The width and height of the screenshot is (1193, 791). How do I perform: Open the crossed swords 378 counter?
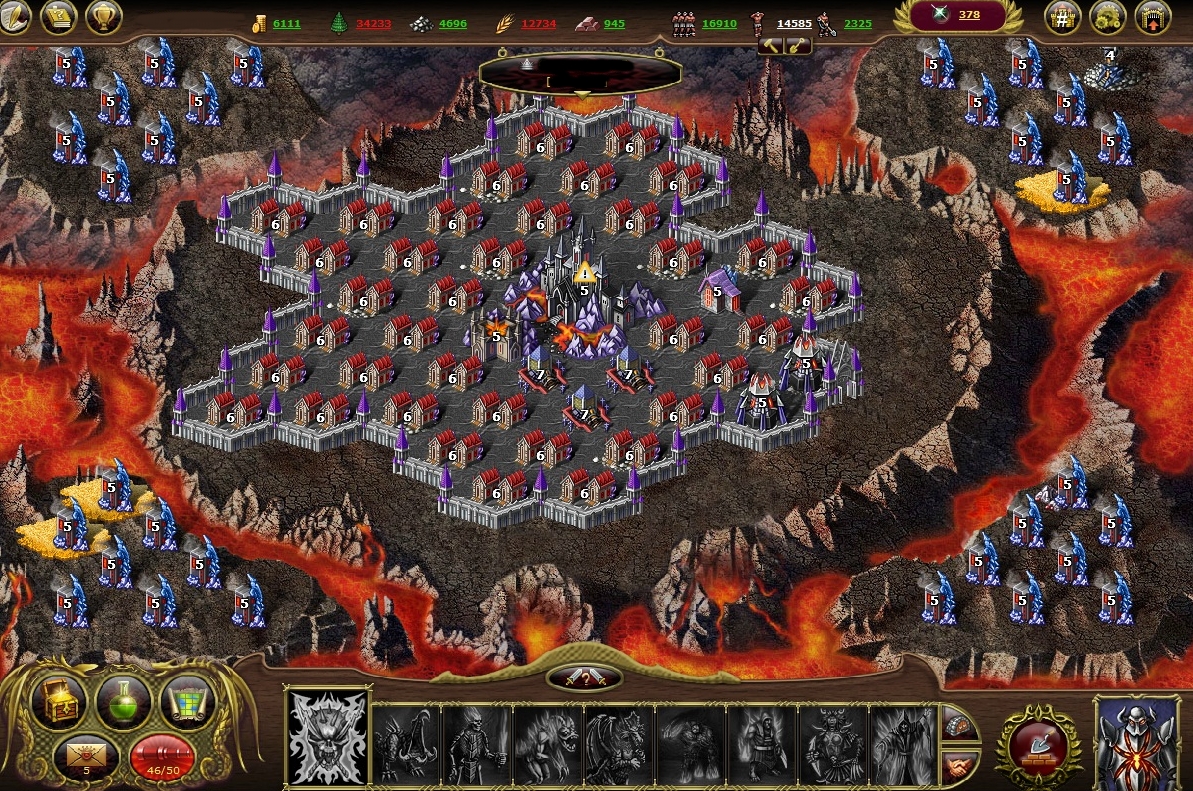pos(957,15)
